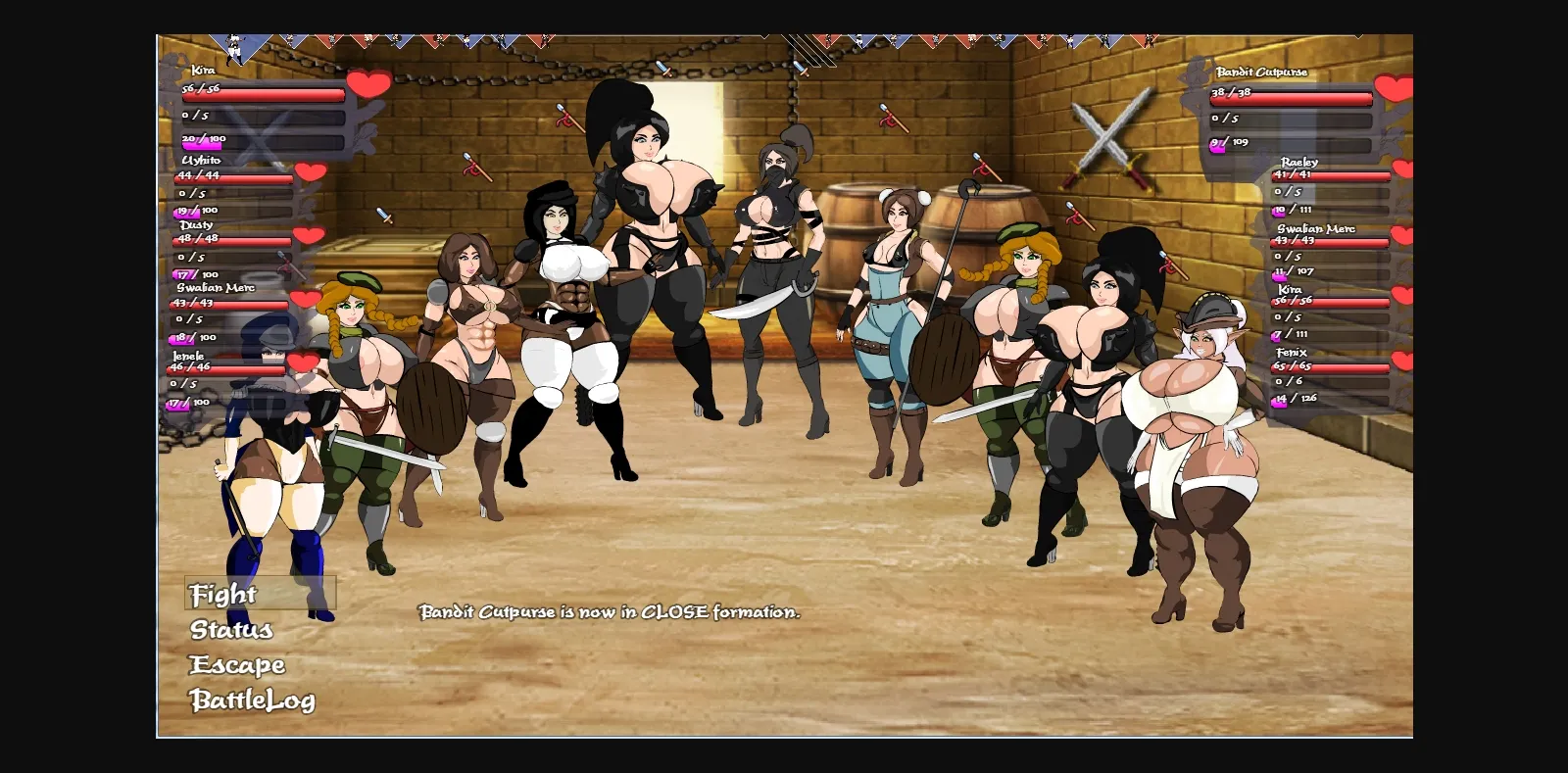Click the purple lust icon on Fenix's bar

1280,399
